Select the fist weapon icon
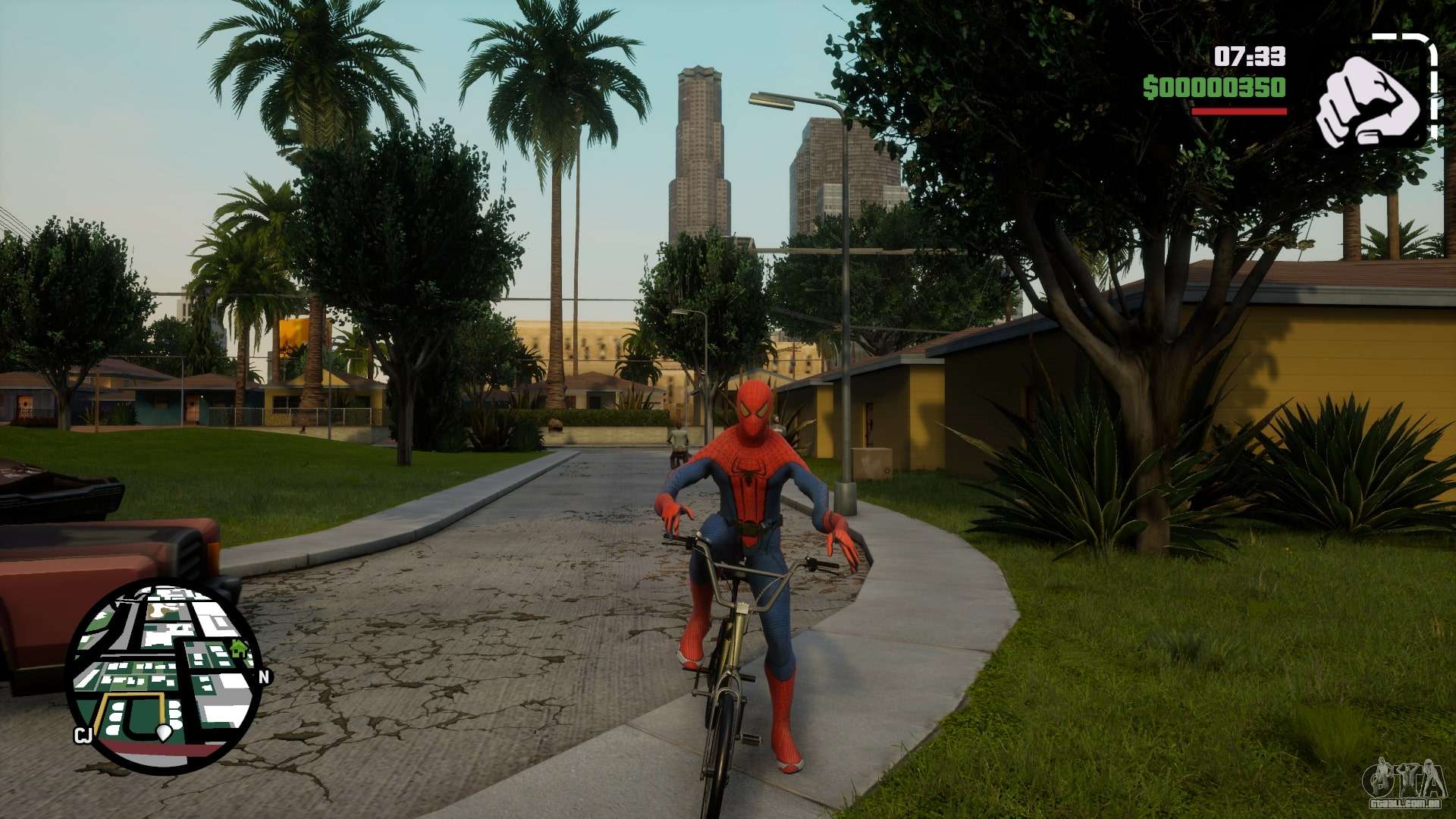Image resolution: width=1456 pixels, height=819 pixels. [x=1370, y=101]
